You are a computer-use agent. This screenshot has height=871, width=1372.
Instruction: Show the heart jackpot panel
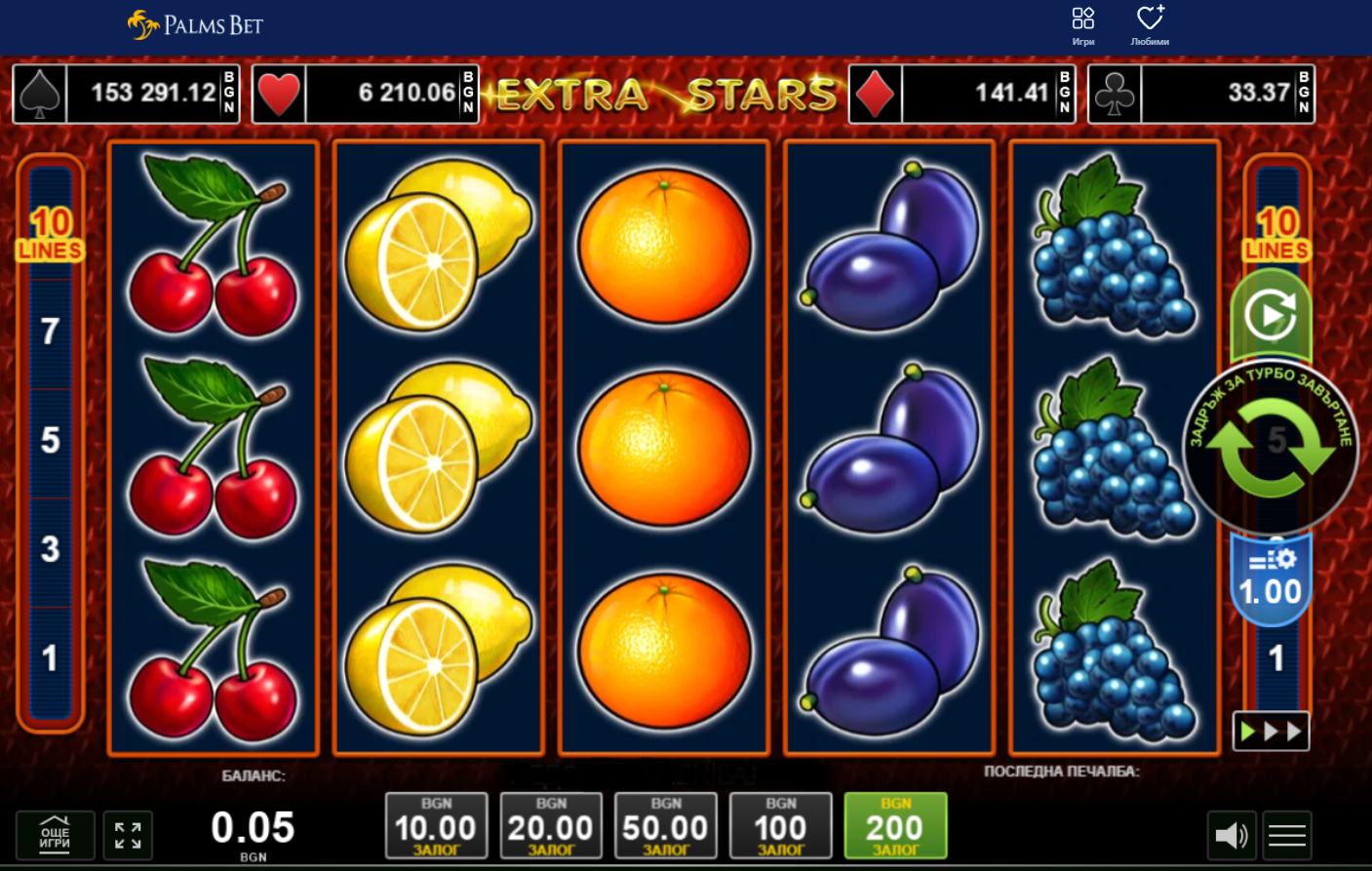click(366, 94)
